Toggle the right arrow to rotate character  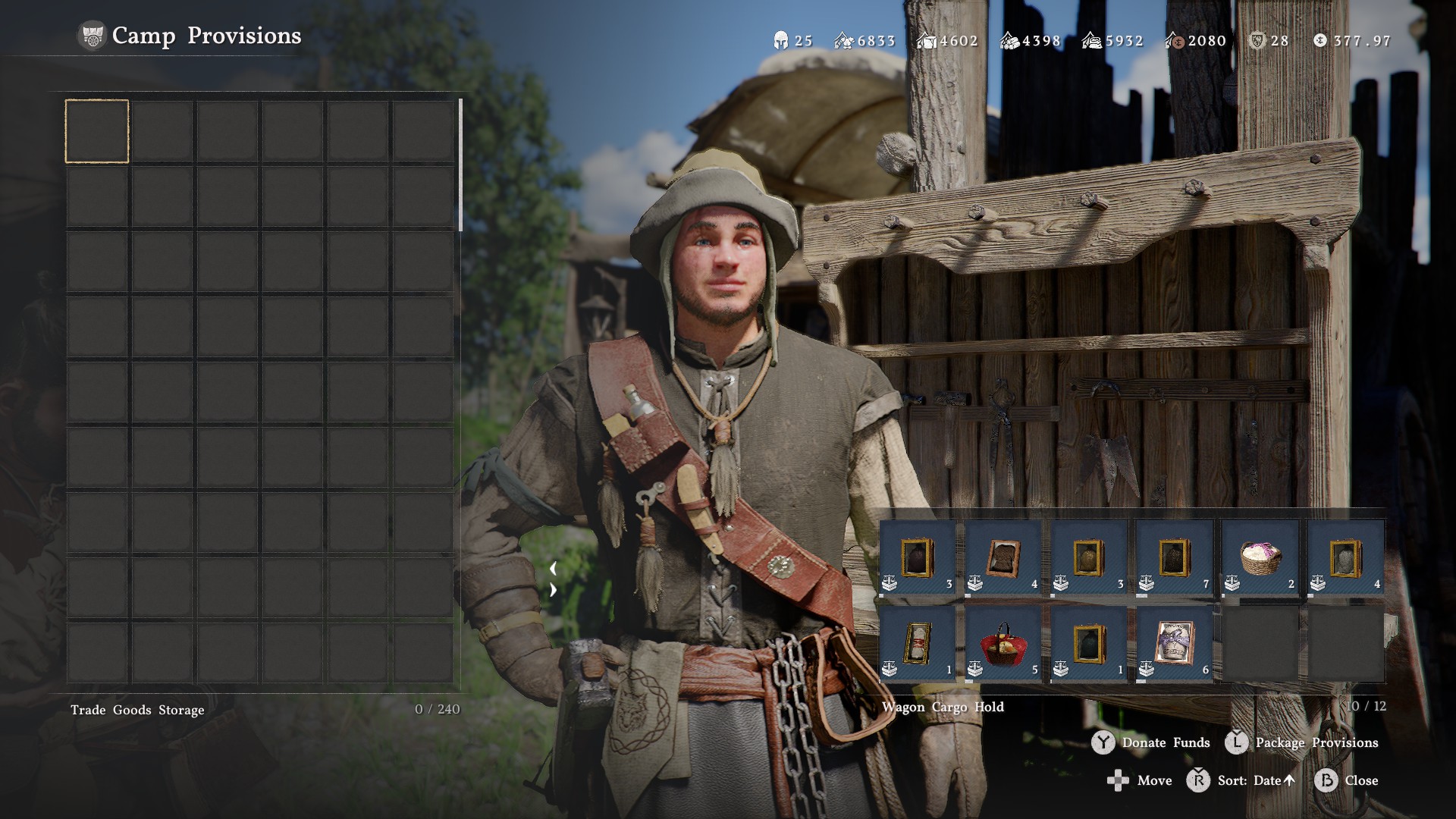pyautogui.click(x=554, y=588)
